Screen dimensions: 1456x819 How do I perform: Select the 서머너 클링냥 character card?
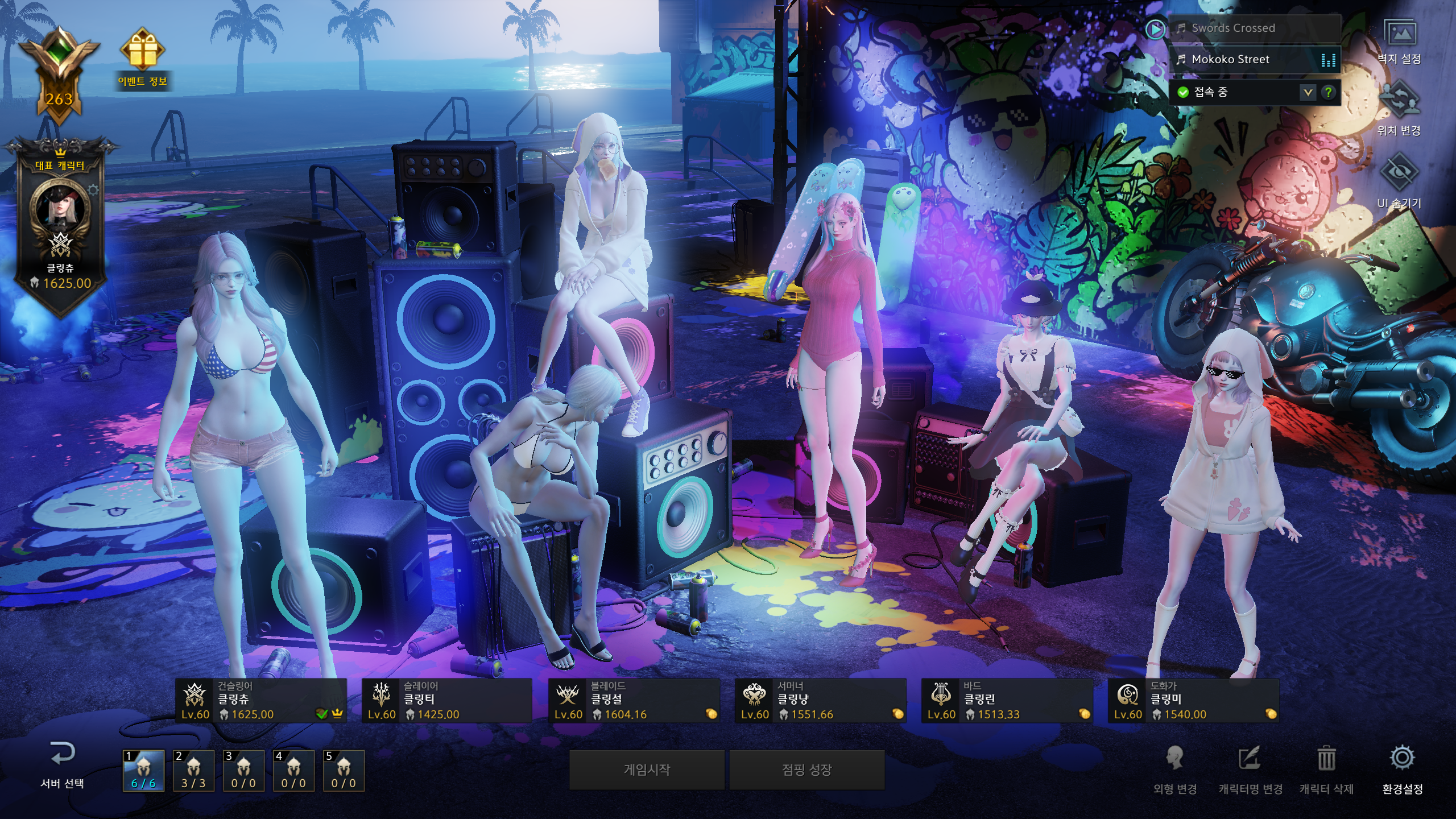click(820, 701)
